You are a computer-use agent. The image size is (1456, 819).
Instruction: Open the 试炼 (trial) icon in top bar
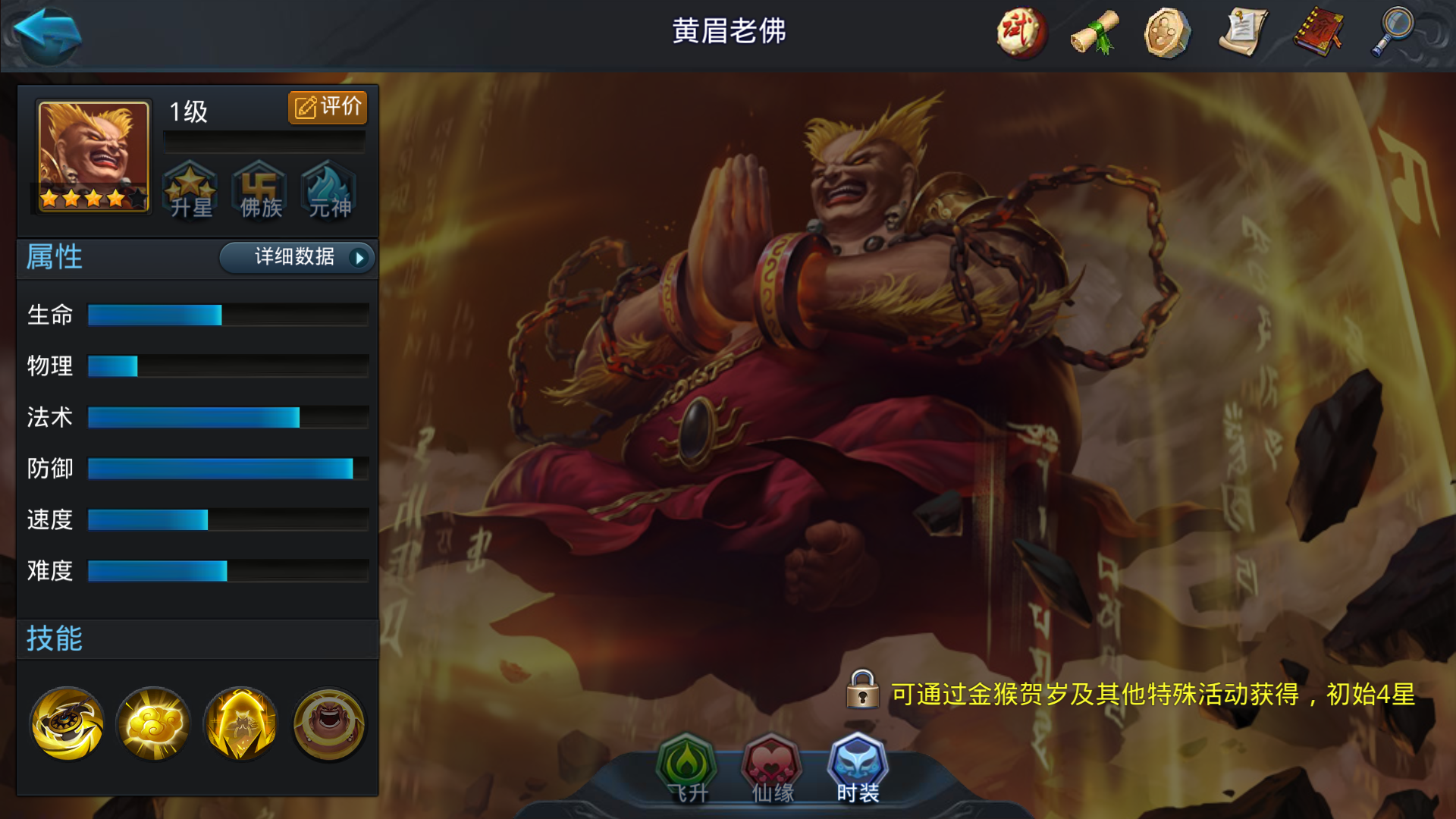coord(1020,33)
